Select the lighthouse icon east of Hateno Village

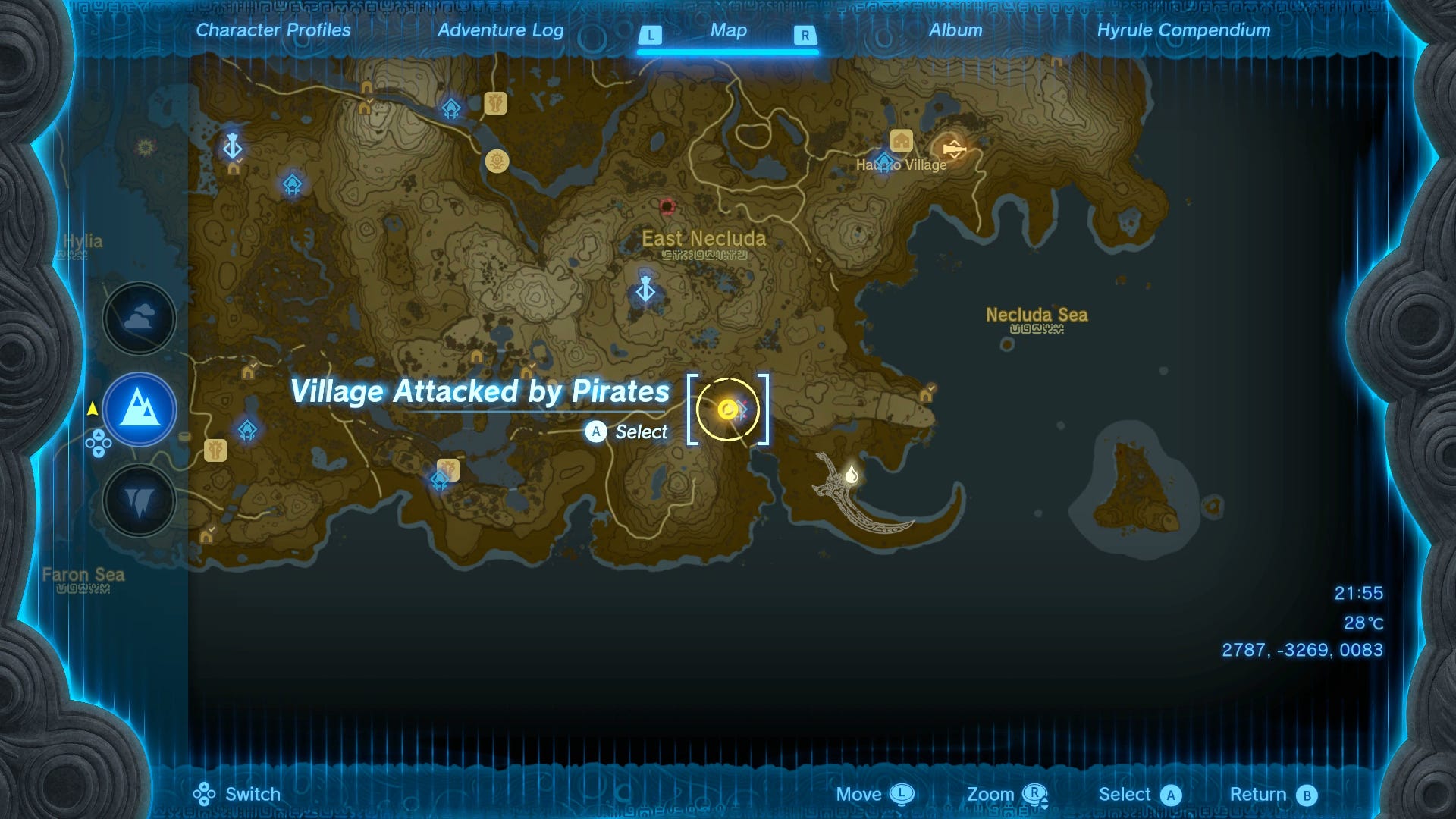pyautogui.click(x=954, y=149)
